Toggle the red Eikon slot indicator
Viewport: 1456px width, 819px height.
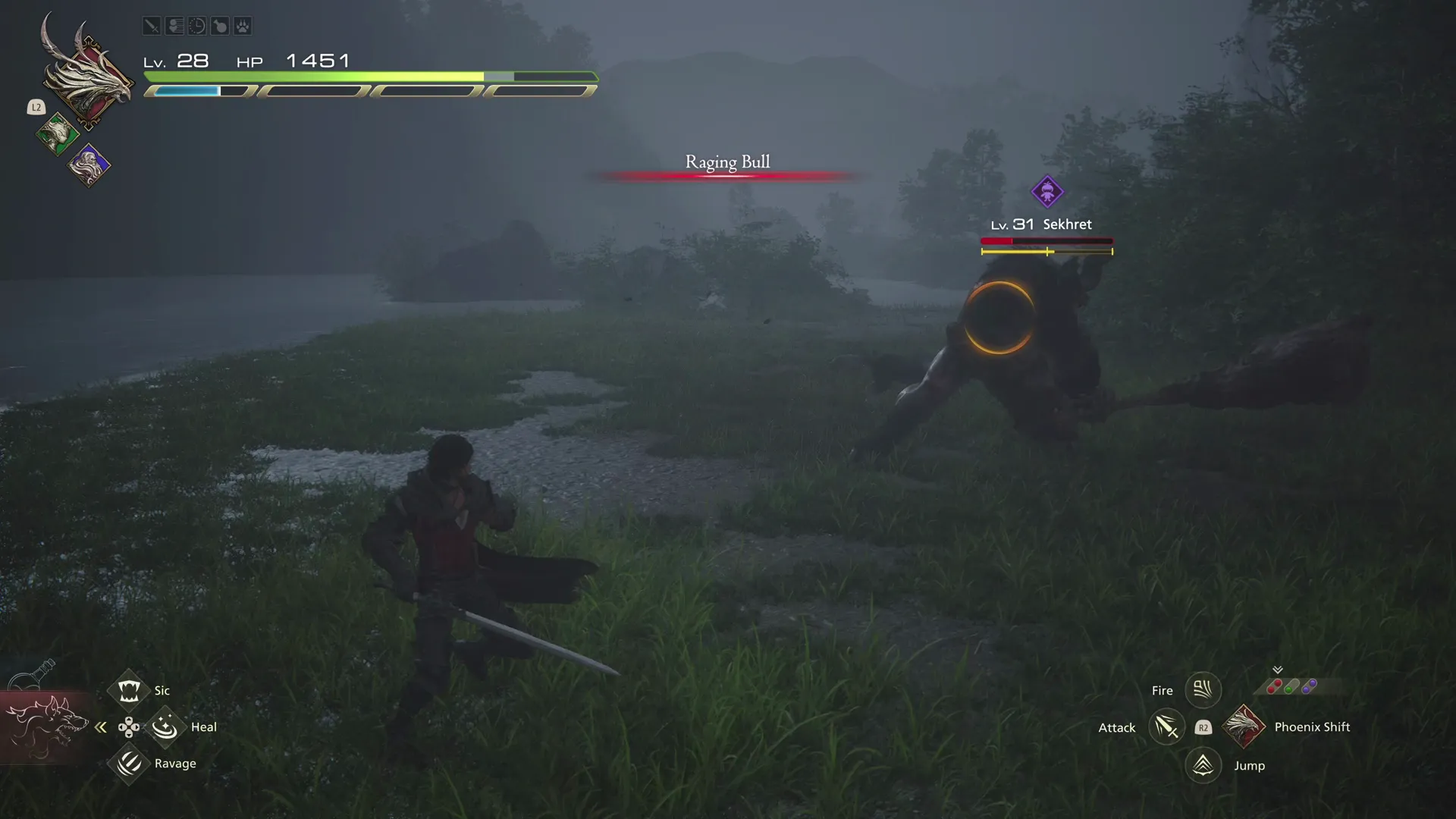tap(1276, 686)
